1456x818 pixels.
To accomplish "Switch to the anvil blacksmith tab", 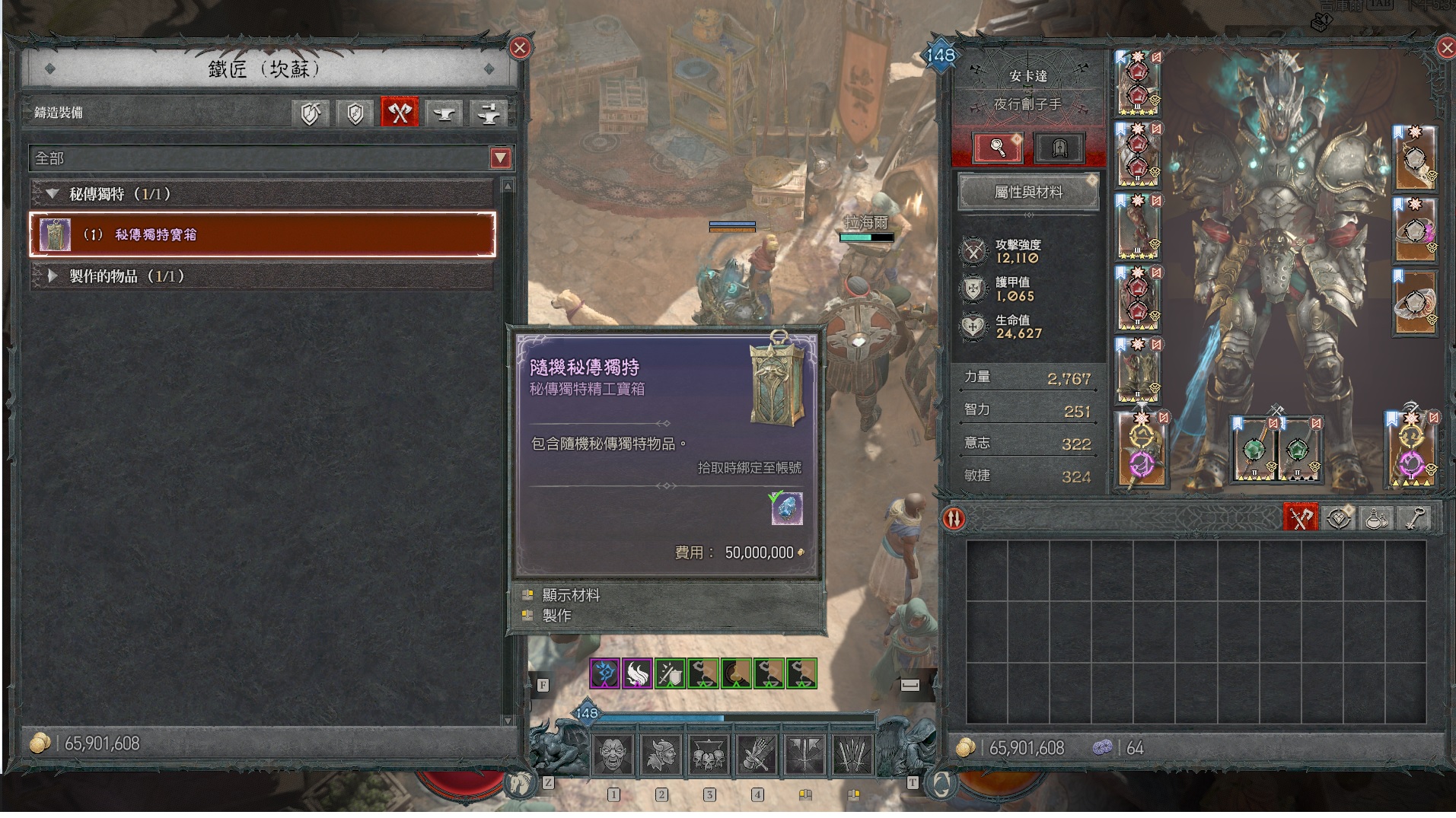I will [444, 113].
